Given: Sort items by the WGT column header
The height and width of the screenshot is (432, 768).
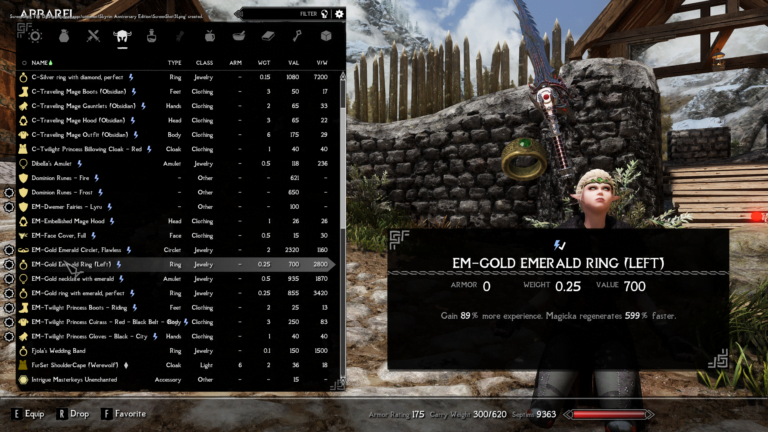Looking at the screenshot, I should pos(265,62).
